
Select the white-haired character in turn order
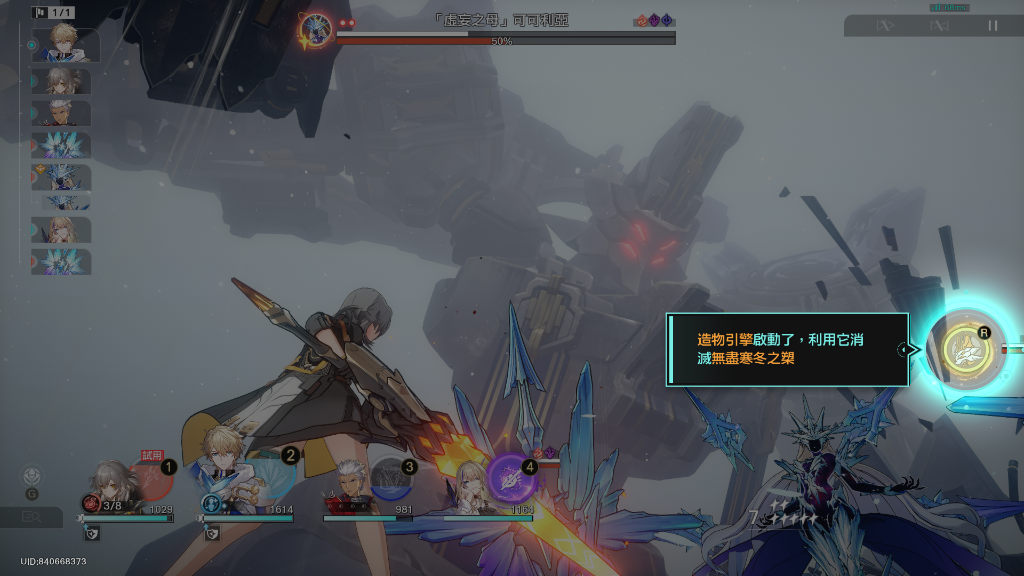pyautogui.click(x=65, y=113)
